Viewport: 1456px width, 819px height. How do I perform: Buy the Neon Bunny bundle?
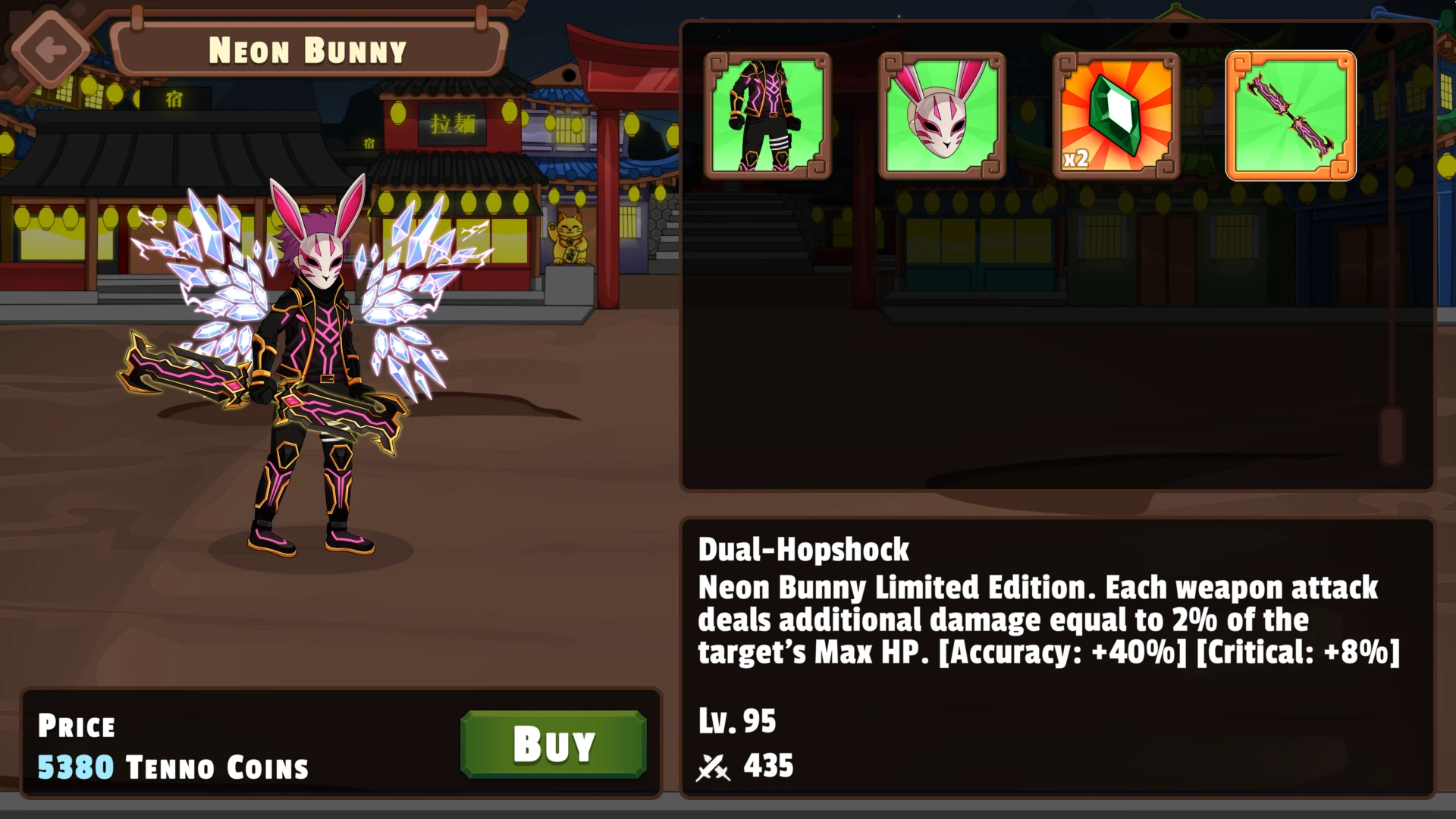pyautogui.click(x=553, y=744)
